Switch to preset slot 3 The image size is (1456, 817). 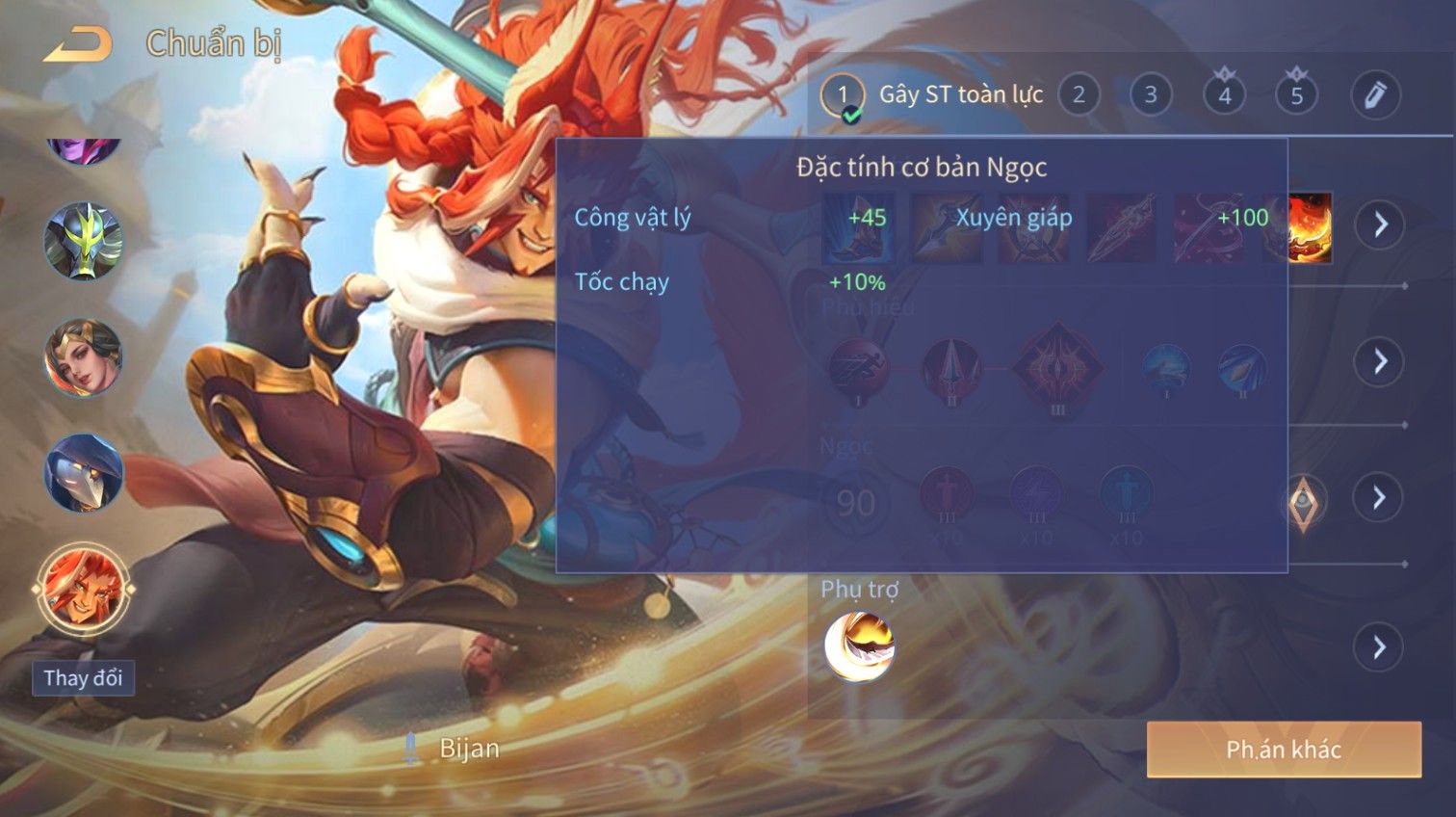point(1151,95)
